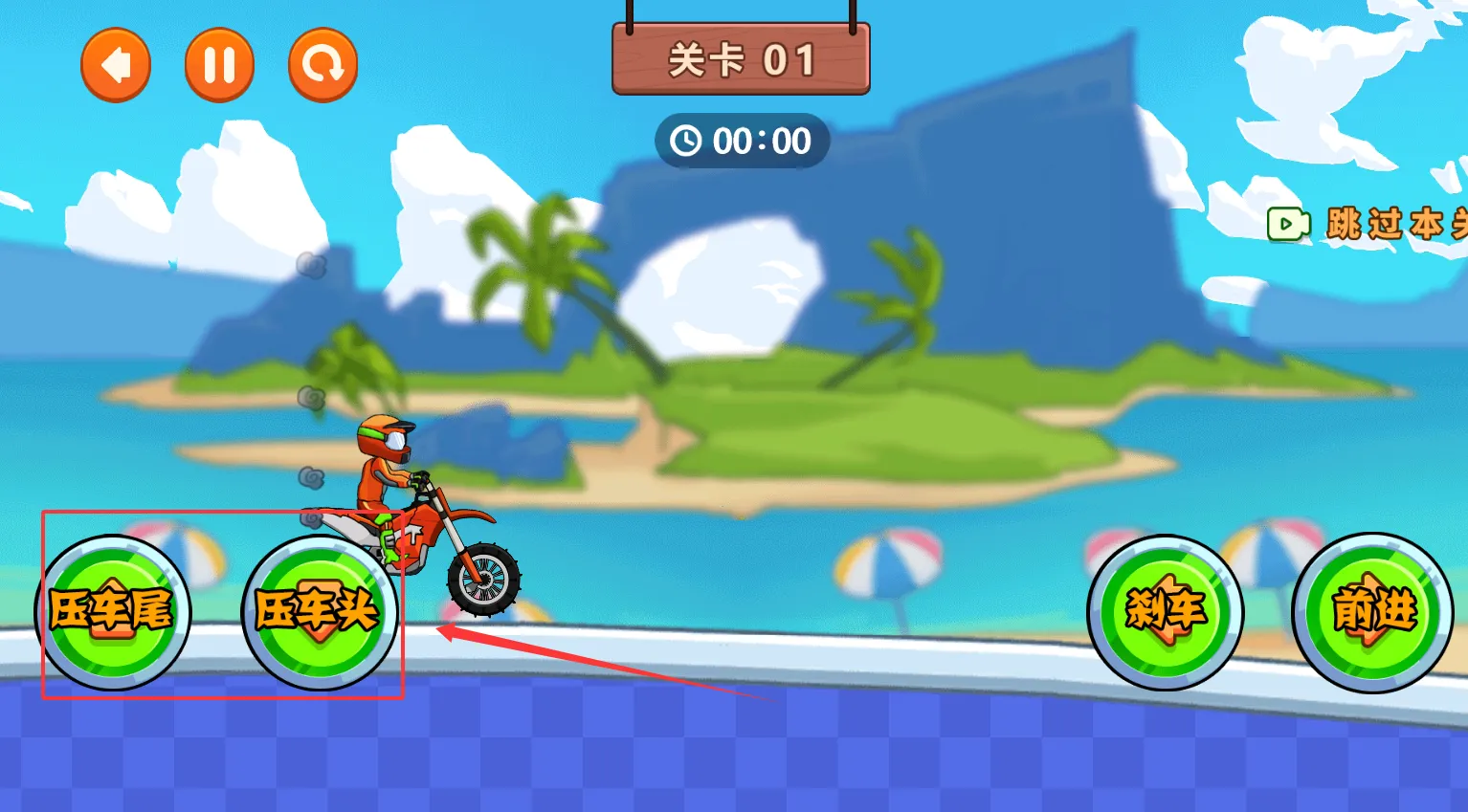The image size is (1468, 812).
Task: Hit the 刹车 brake button
Action: coord(1165,612)
